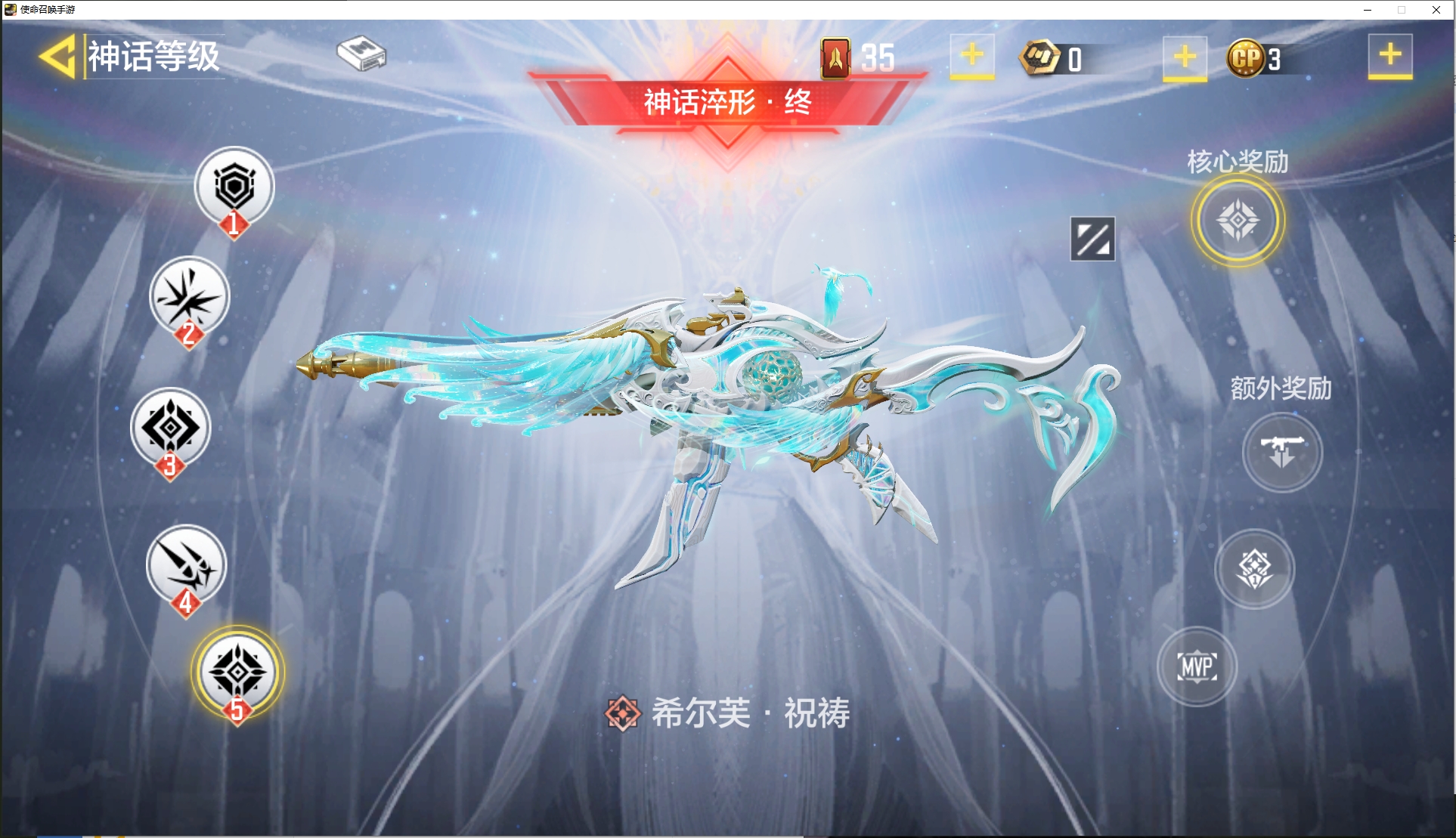Screen dimensions: 1456x838
Task: Select mythic level 4 bullet node
Action: pos(186,564)
